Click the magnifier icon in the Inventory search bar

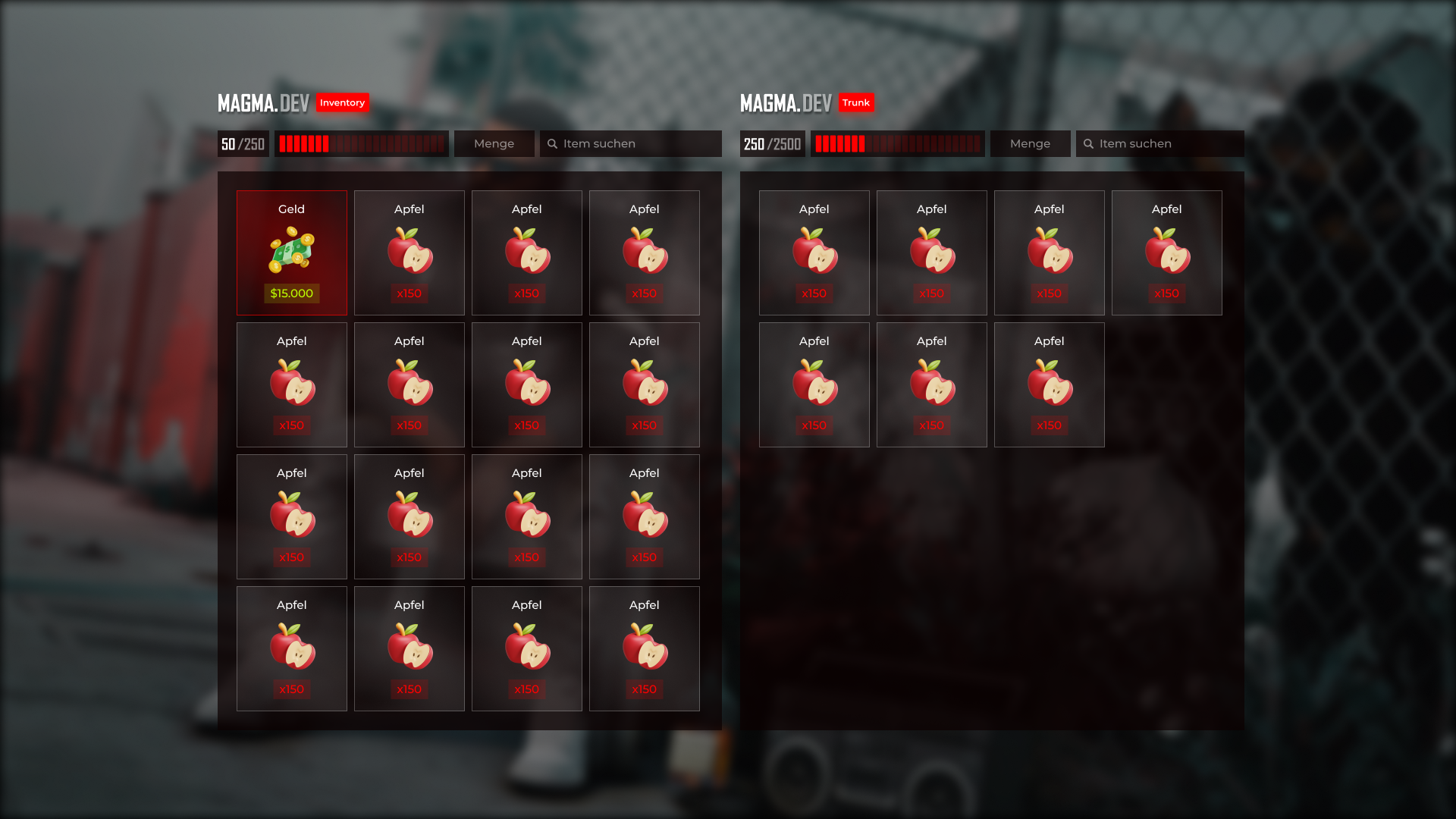(x=551, y=143)
